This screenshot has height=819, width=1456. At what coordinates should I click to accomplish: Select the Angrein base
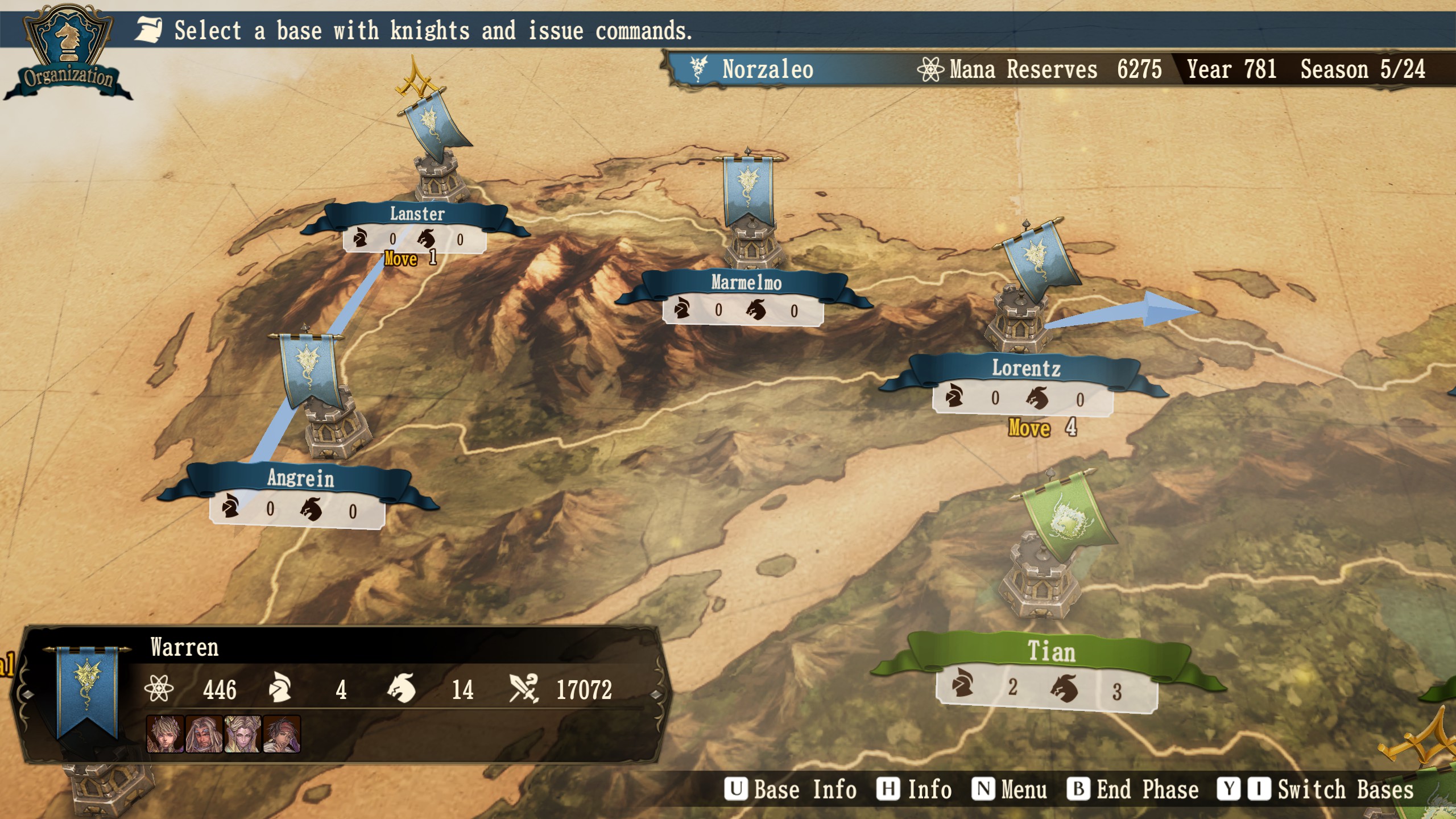coord(300,478)
